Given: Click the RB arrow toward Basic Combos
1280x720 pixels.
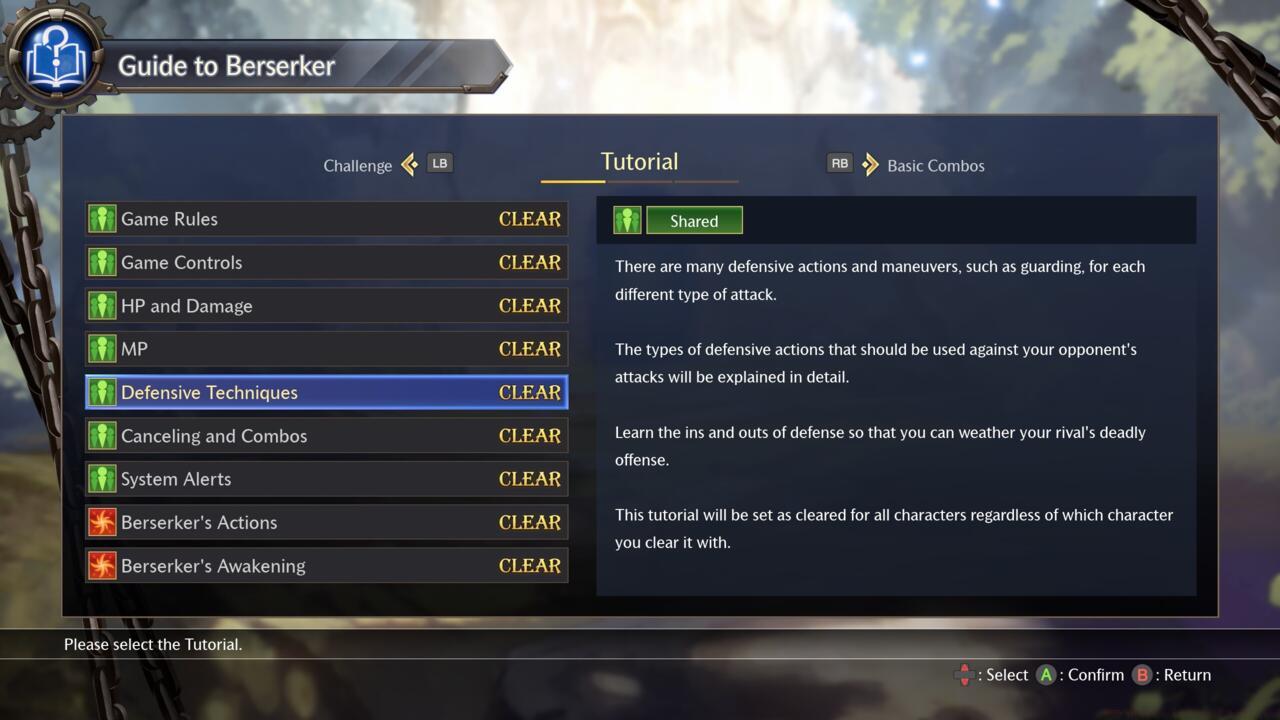Looking at the screenshot, I should click(868, 164).
